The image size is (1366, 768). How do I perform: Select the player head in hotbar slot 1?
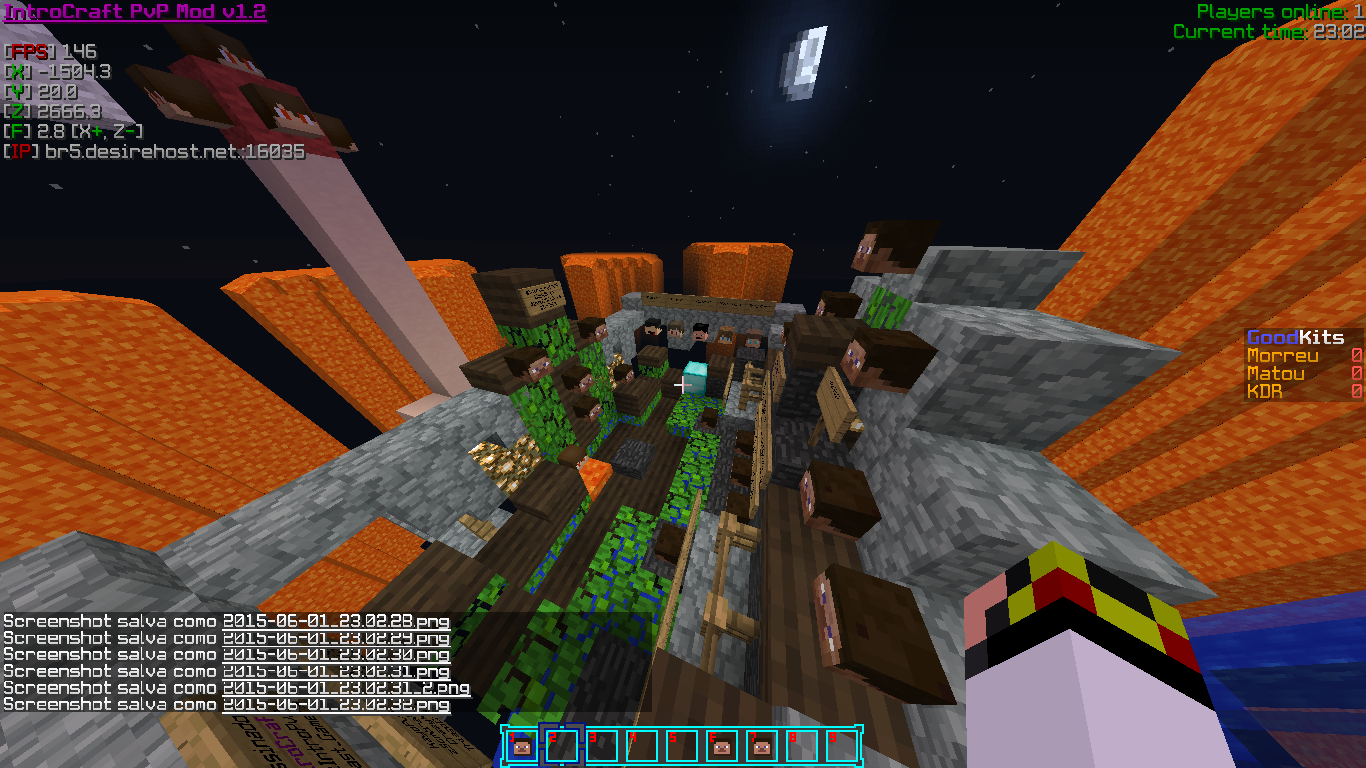point(520,746)
